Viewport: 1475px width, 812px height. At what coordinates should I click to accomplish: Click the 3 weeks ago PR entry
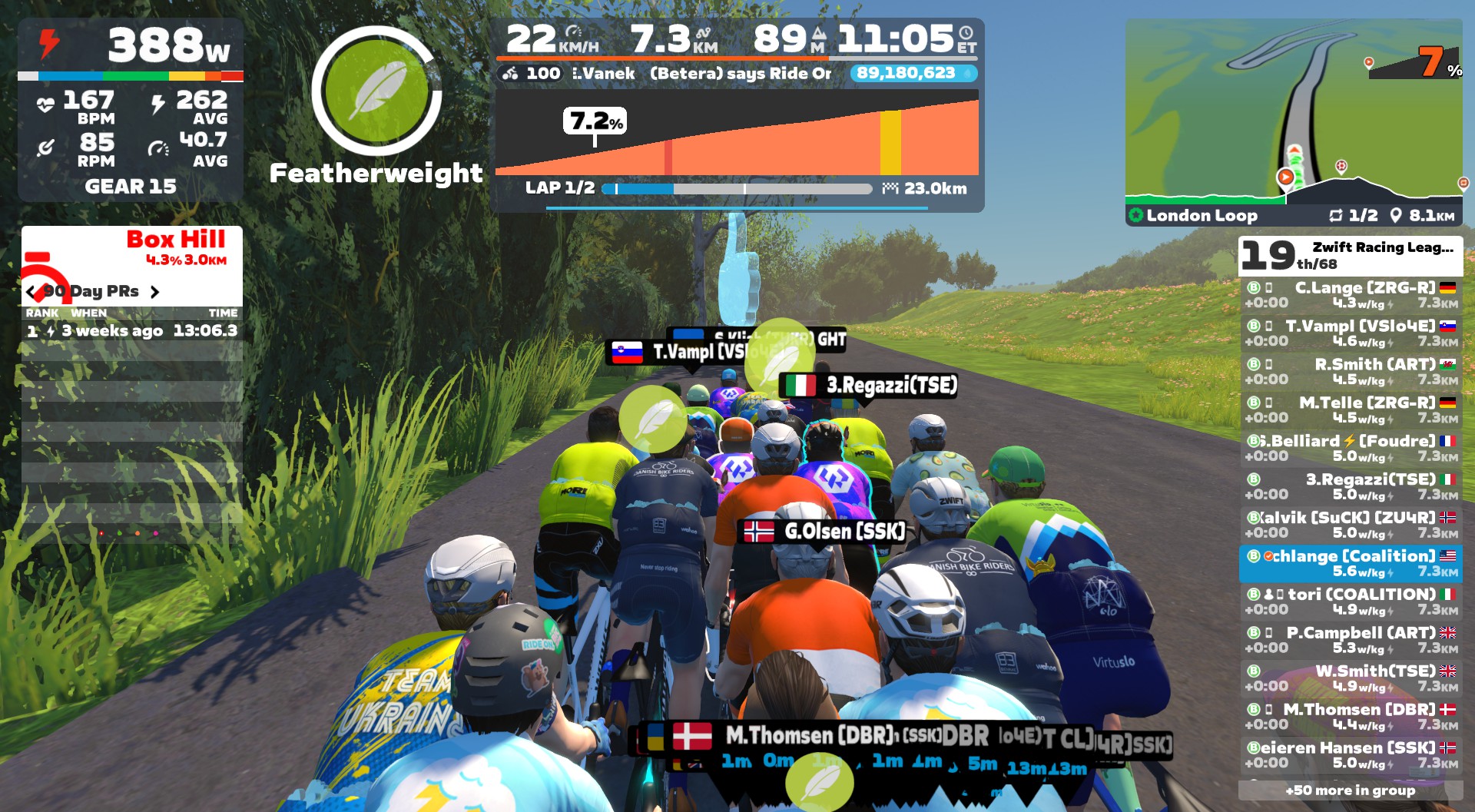pyautogui.click(x=131, y=331)
